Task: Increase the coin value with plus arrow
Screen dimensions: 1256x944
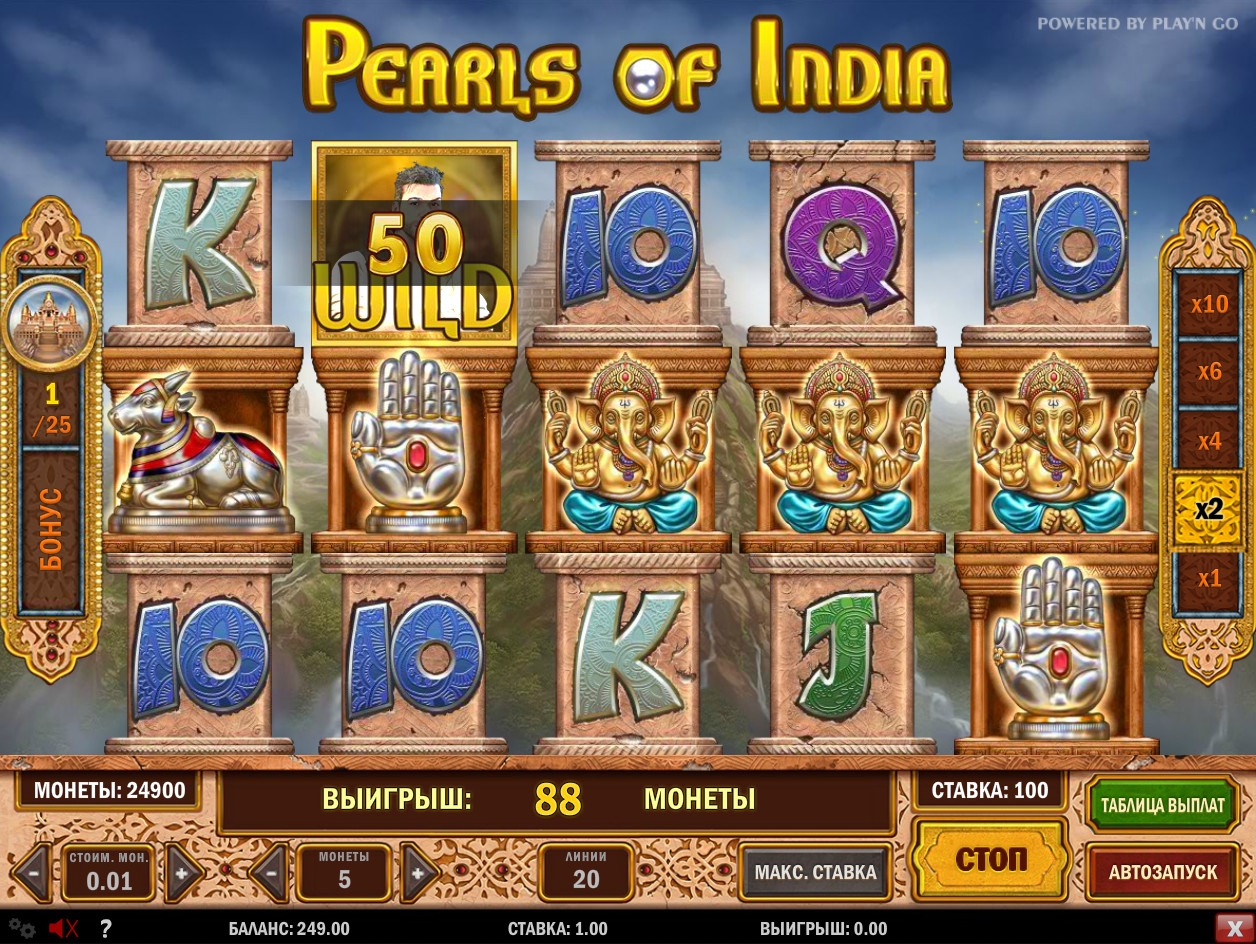Action: pyautogui.click(x=184, y=872)
